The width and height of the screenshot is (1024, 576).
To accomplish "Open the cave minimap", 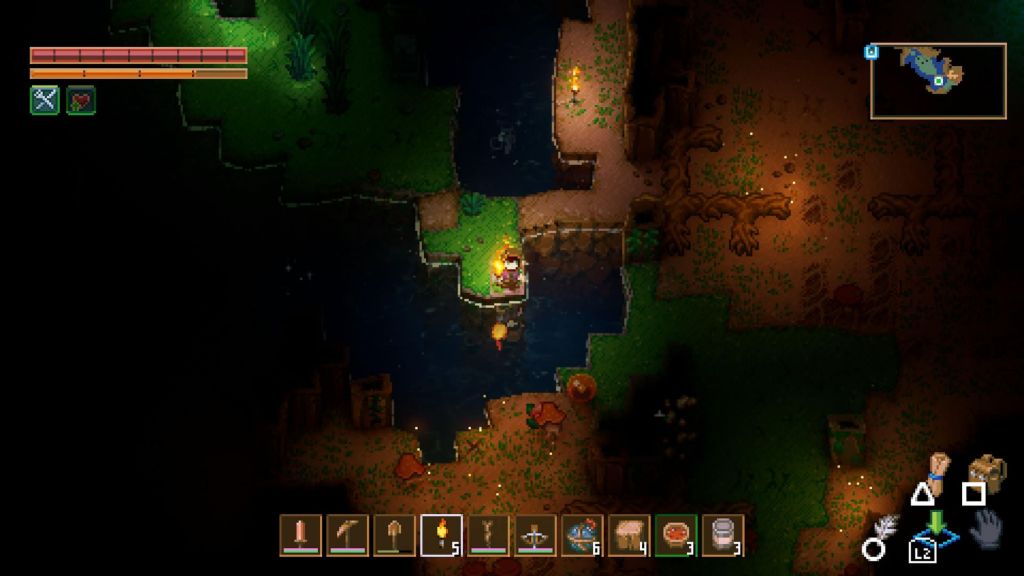I will tap(938, 81).
